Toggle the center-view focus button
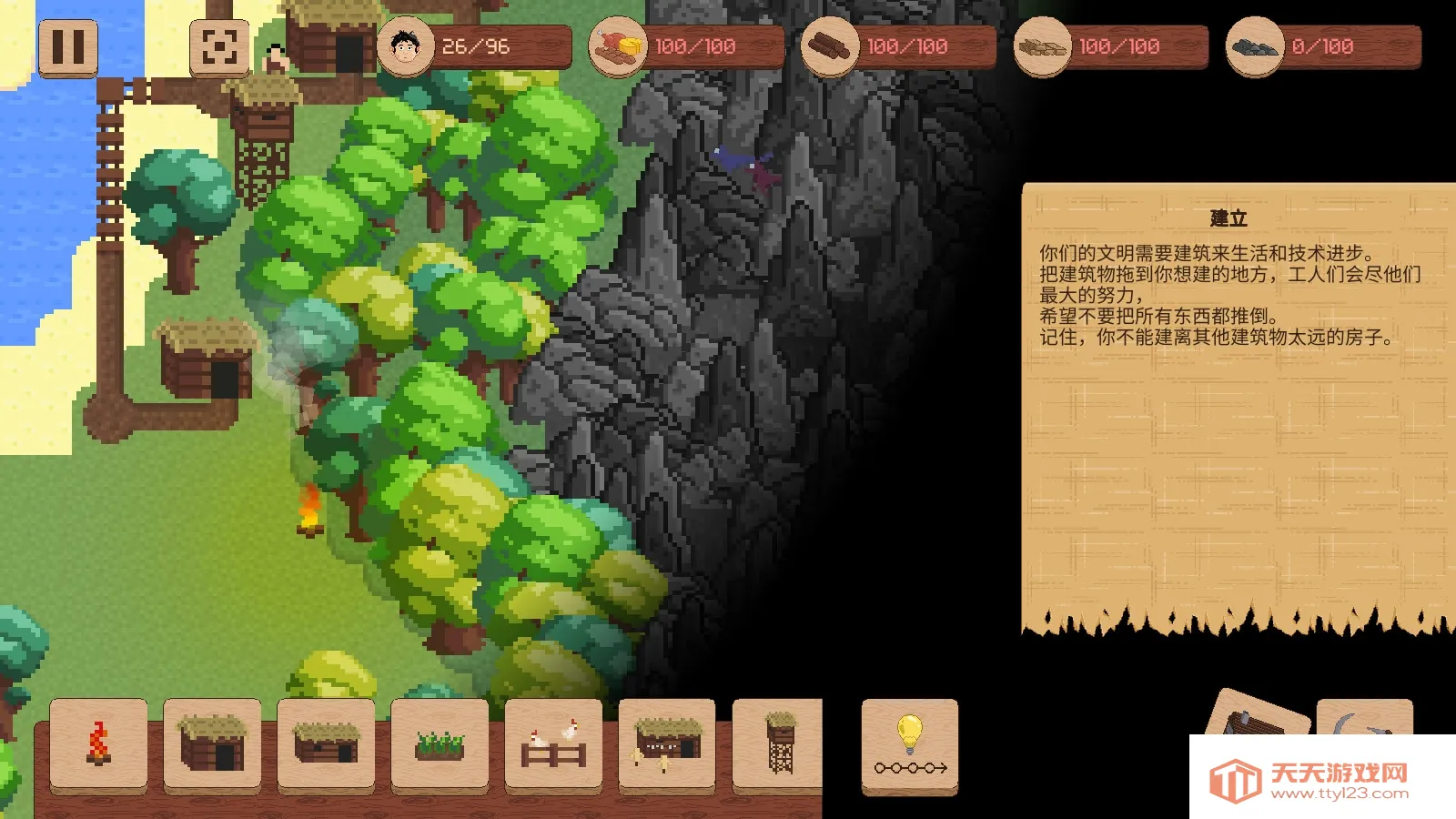Screen dimensions: 1456x819 218,47
